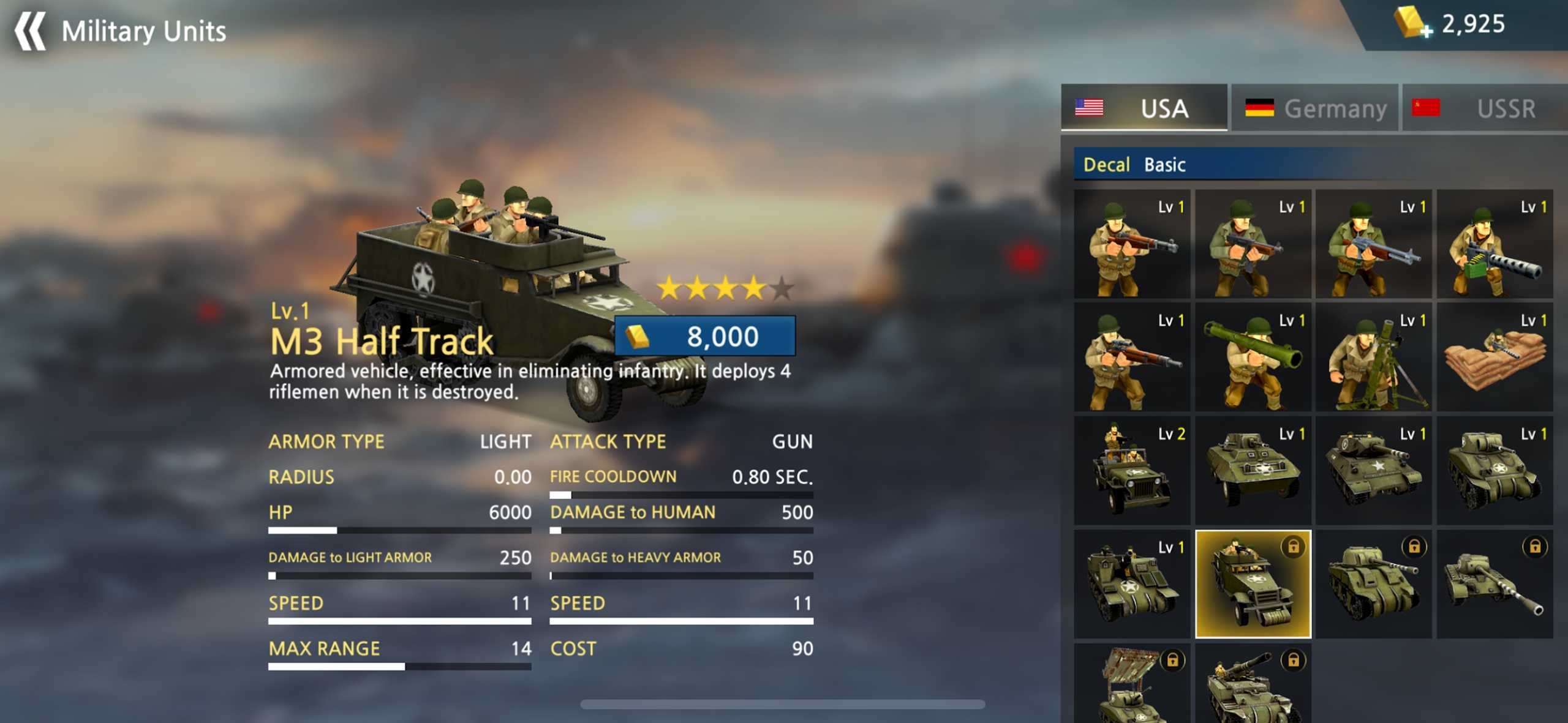This screenshot has width=1568, height=723.
Task: Open the USSR faction tab
Action: [x=1484, y=108]
